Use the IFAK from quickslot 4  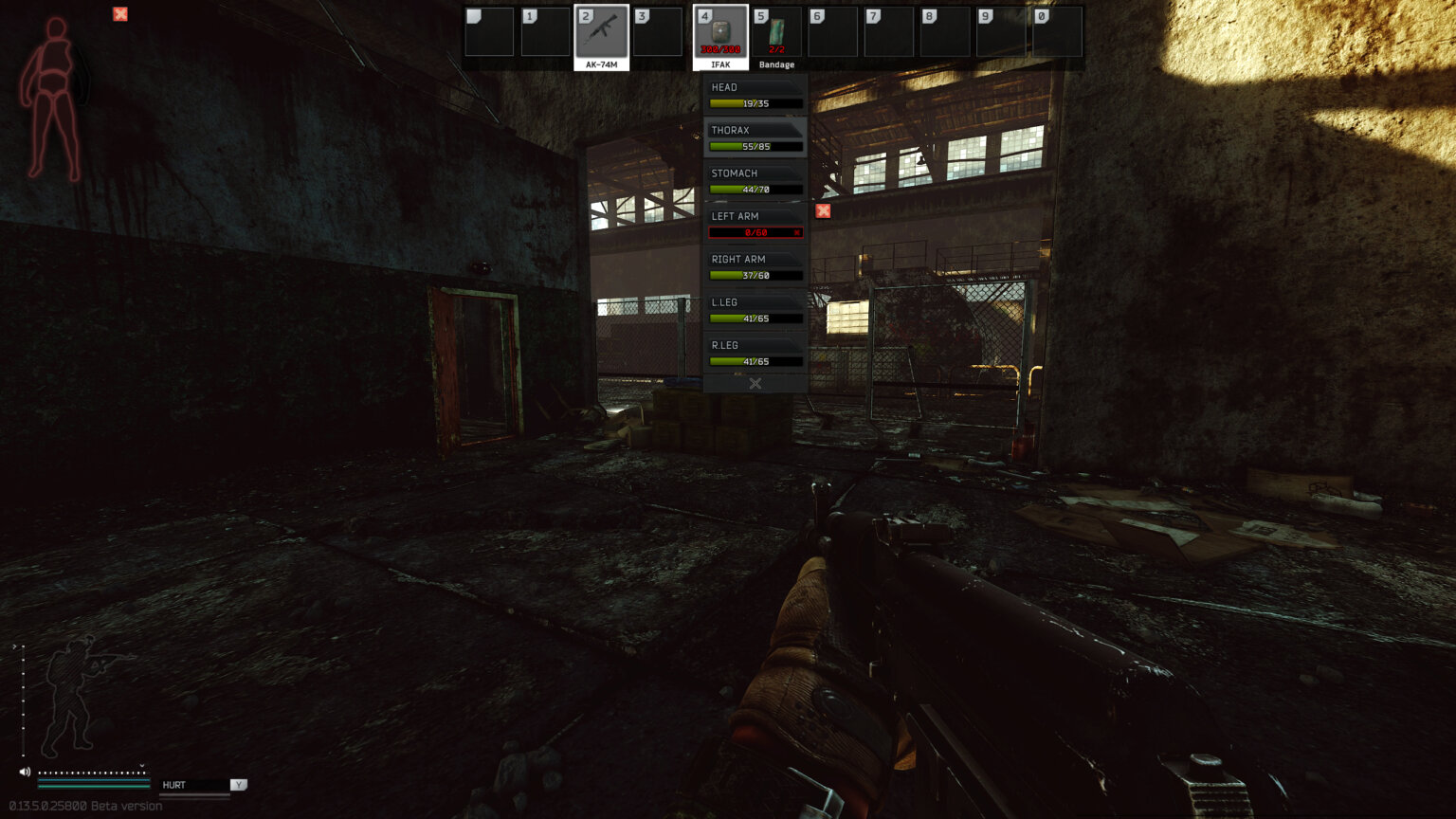tap(721, 31)
